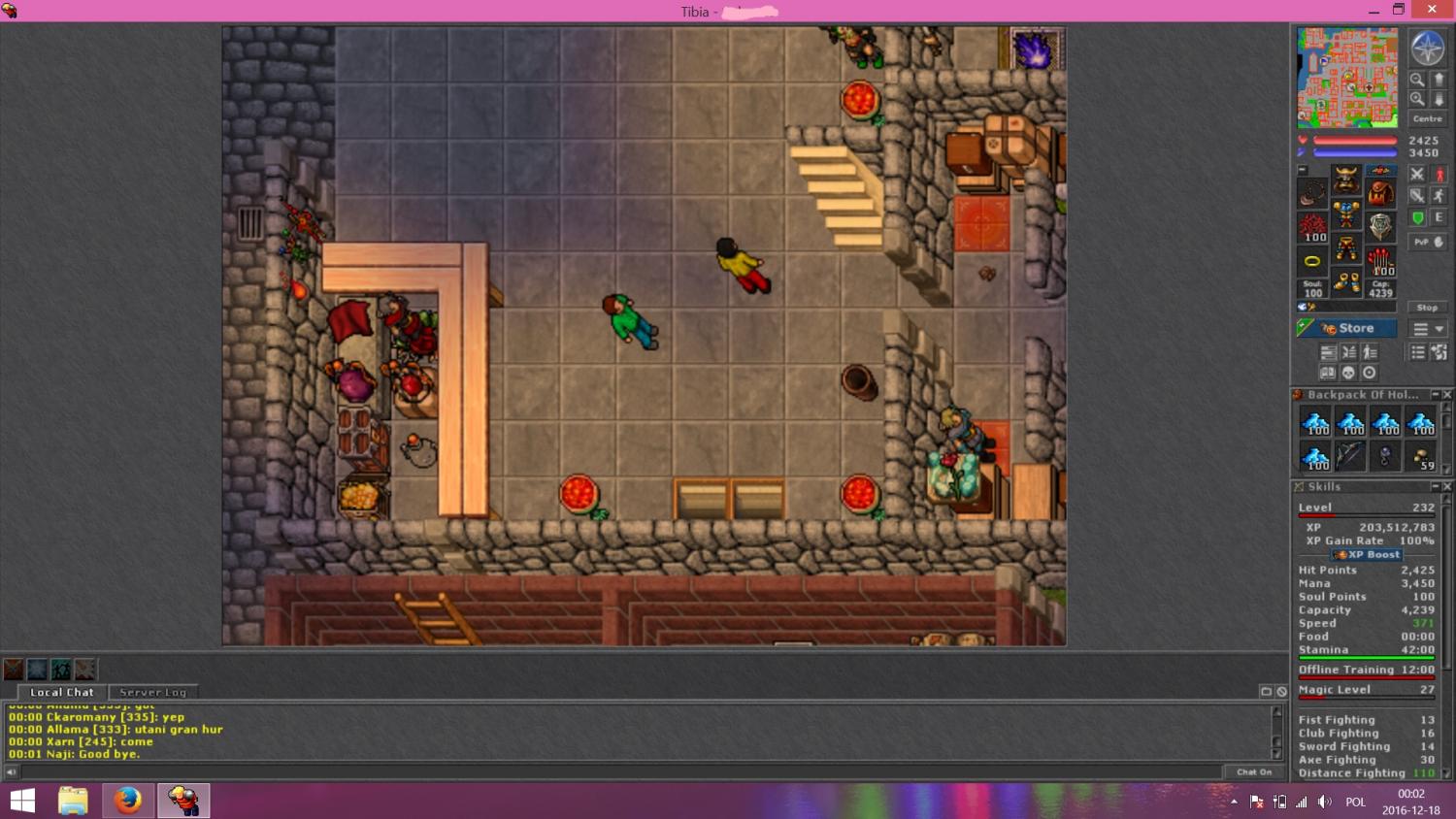
Task: Click the compass rose on the minimap
Action: click(1427, 48)
